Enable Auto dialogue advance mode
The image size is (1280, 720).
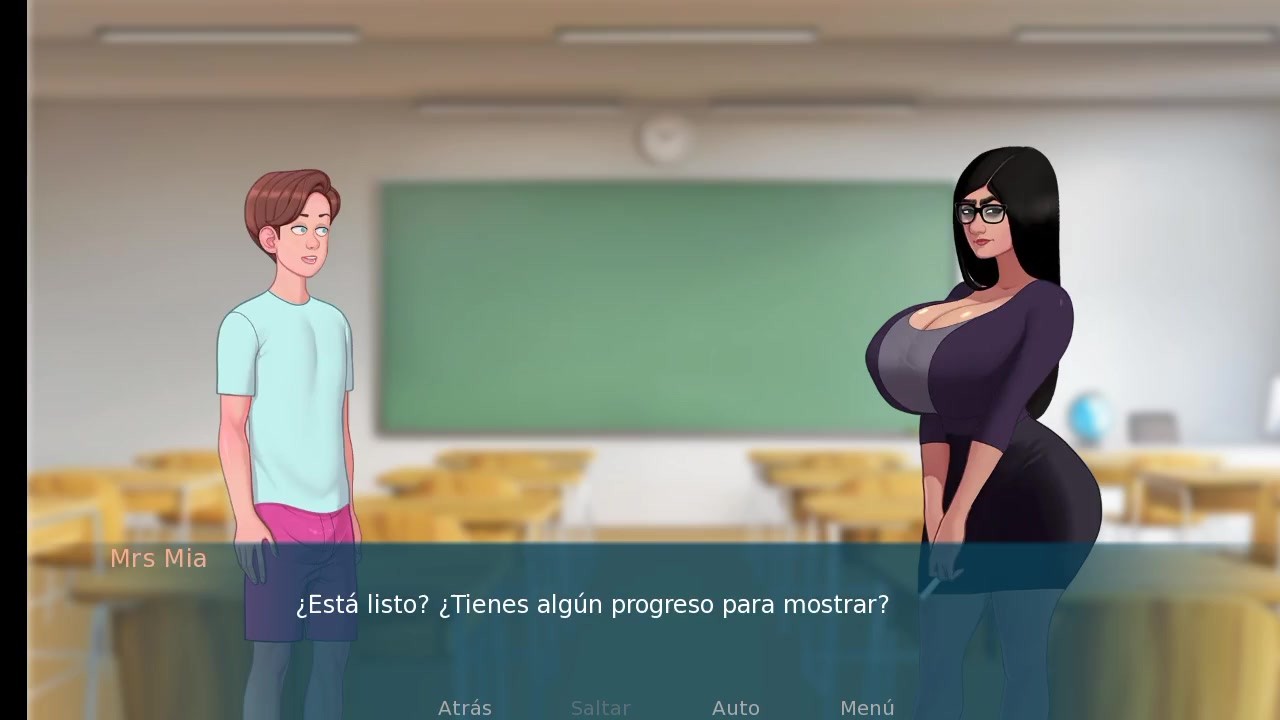736,708
